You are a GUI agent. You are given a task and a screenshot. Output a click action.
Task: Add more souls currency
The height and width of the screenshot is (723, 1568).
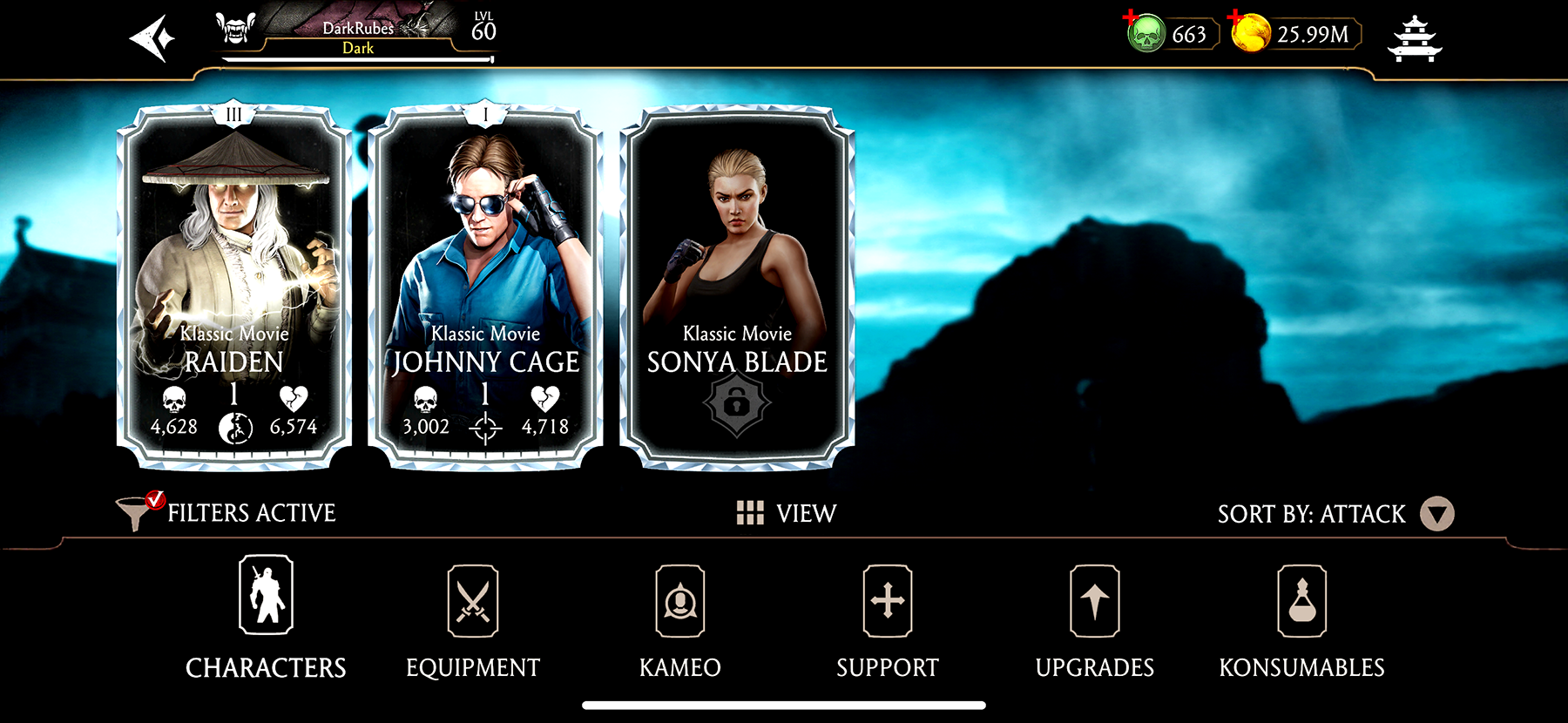(x=1146, y=34)
